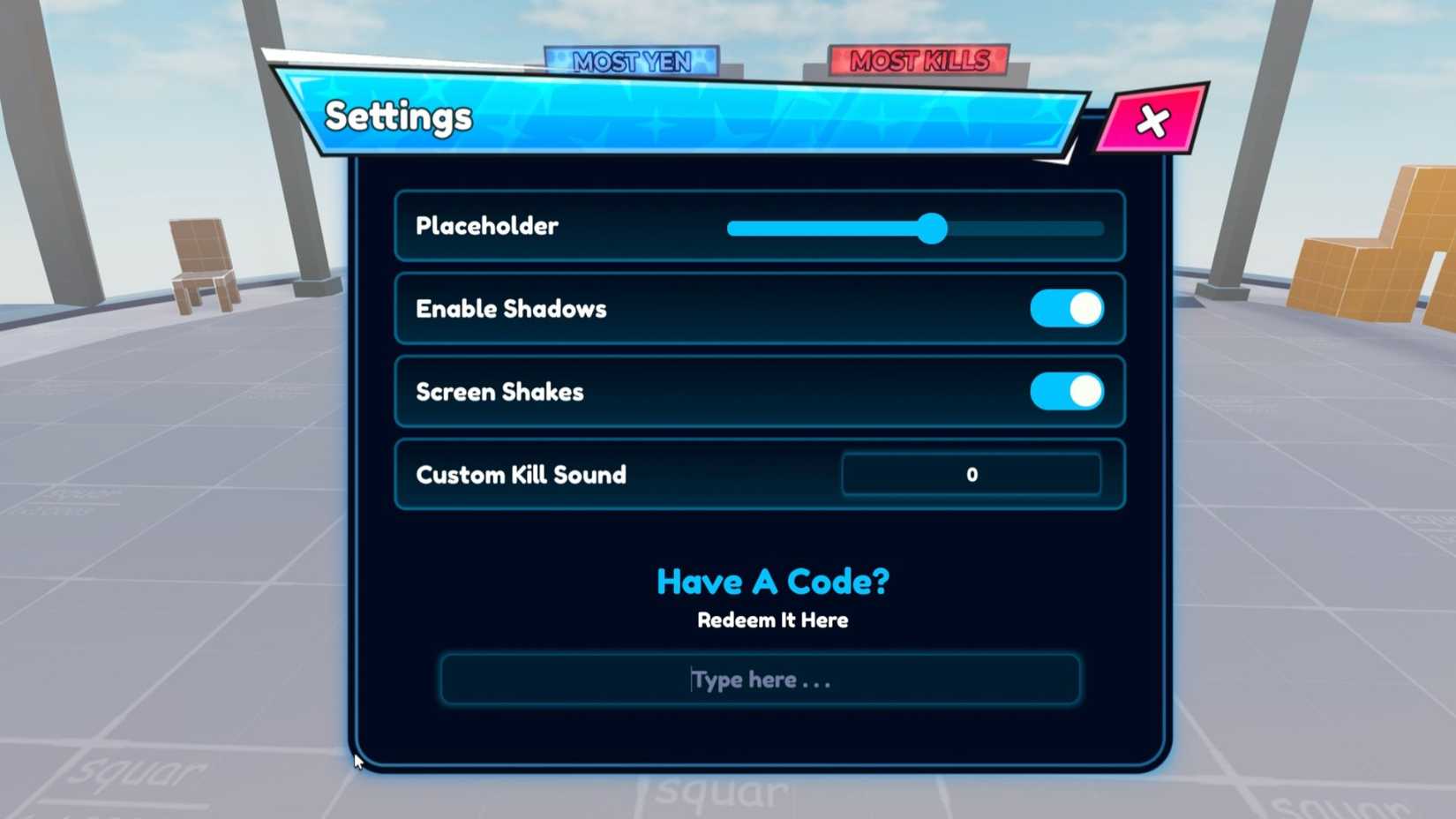Select the MOST YEN leaderboard banner
The width and height of the screenshot is (1456, 819).
point(633,62)
